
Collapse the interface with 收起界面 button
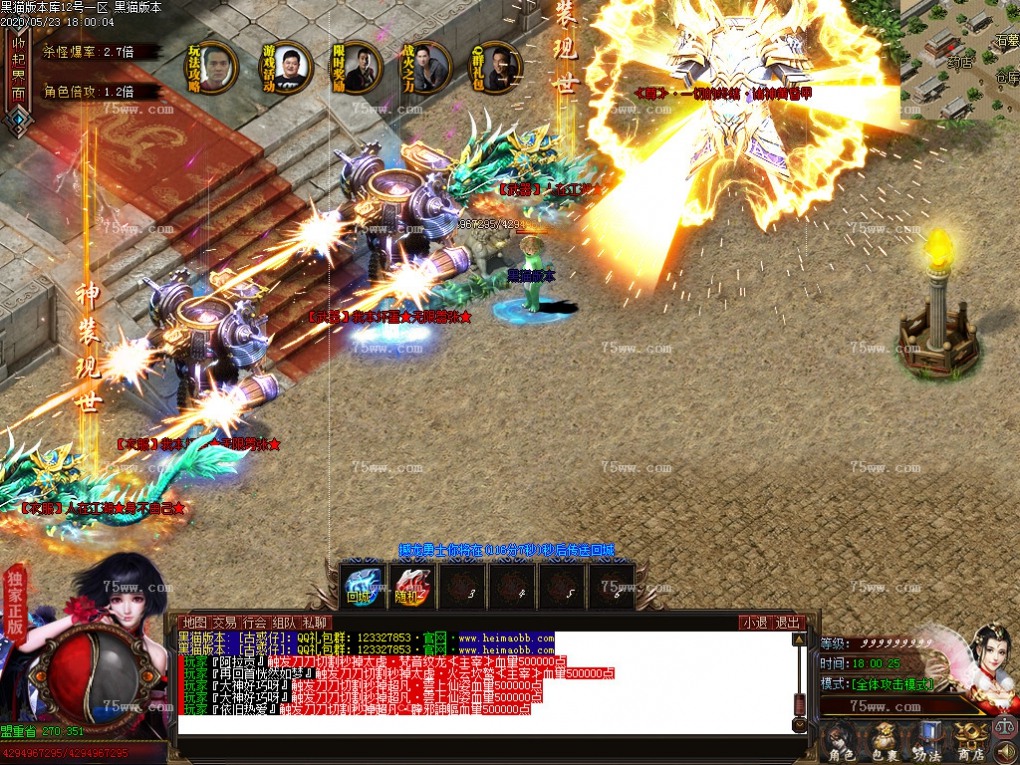pos(17,70)
